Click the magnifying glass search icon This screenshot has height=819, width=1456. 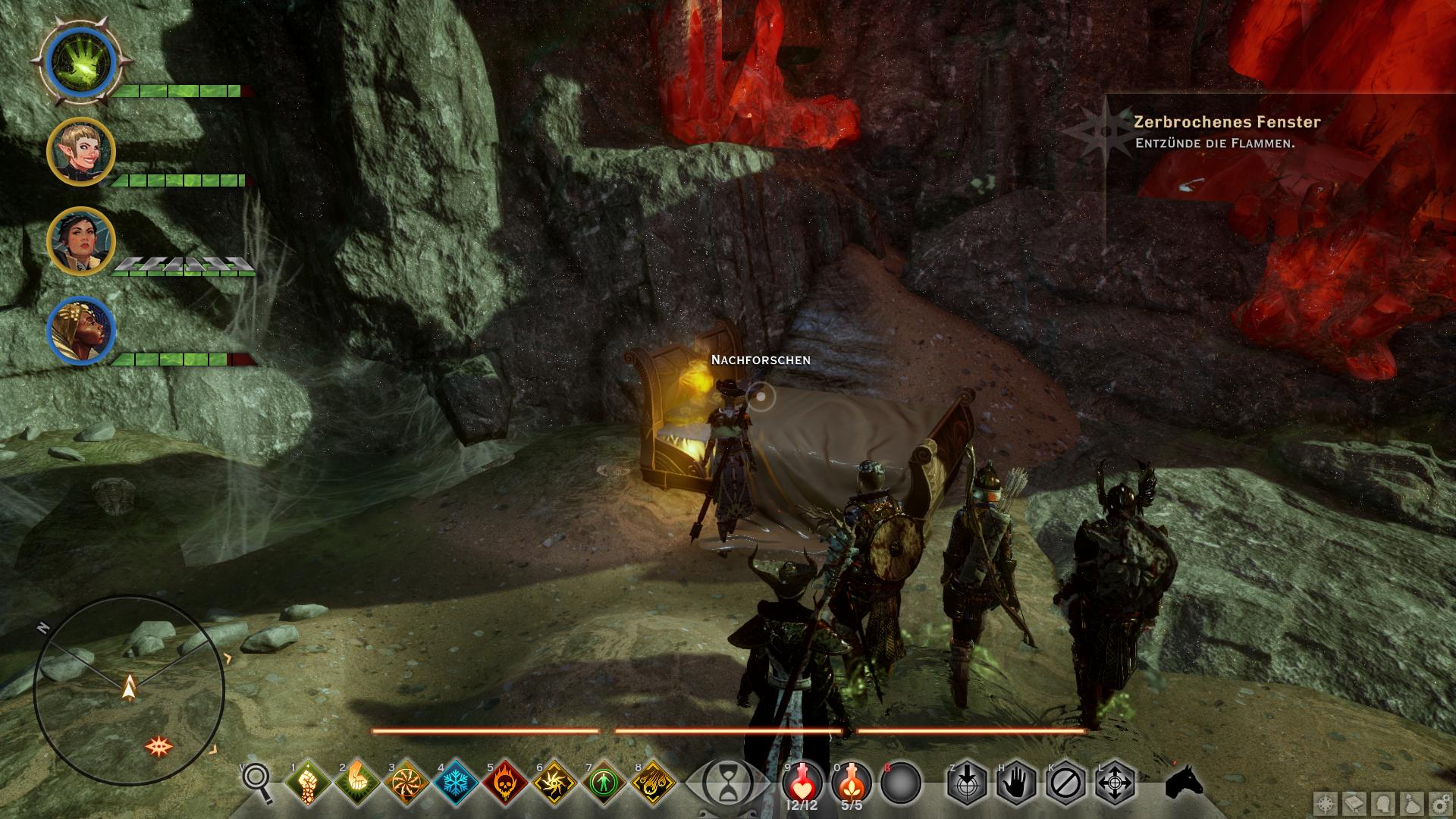tap(258, 782)
